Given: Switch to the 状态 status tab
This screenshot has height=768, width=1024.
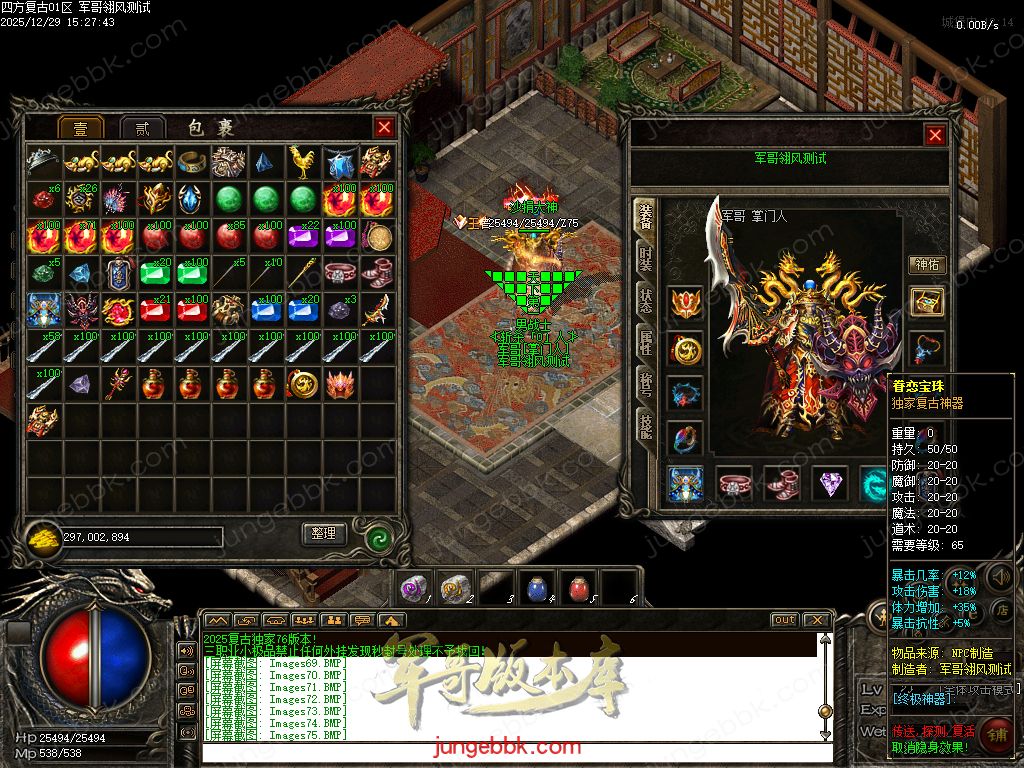Looking at the screenshot, I should [646, 303].
